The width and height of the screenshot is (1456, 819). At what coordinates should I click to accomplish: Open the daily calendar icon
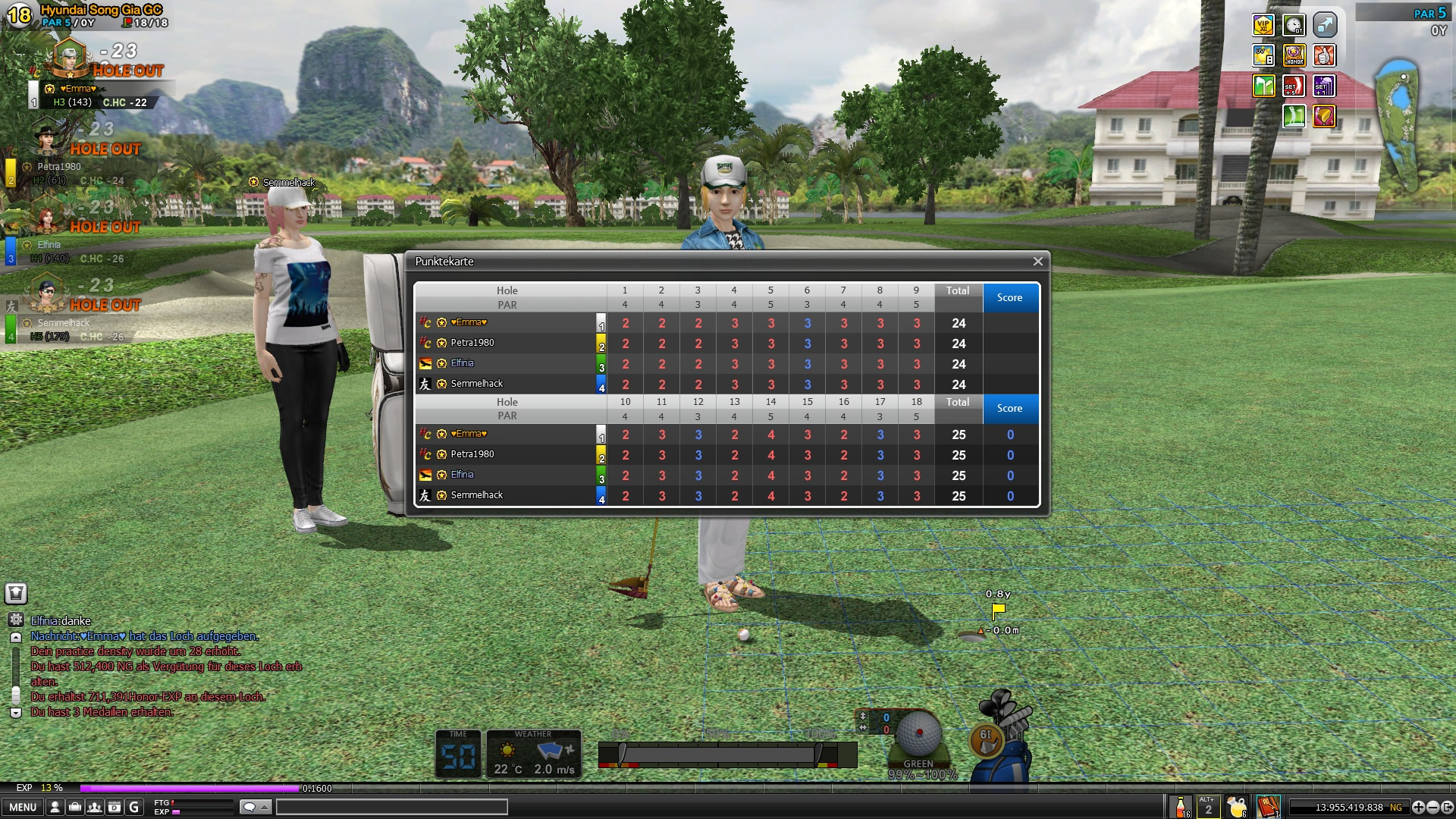click(x=115, y=808)
